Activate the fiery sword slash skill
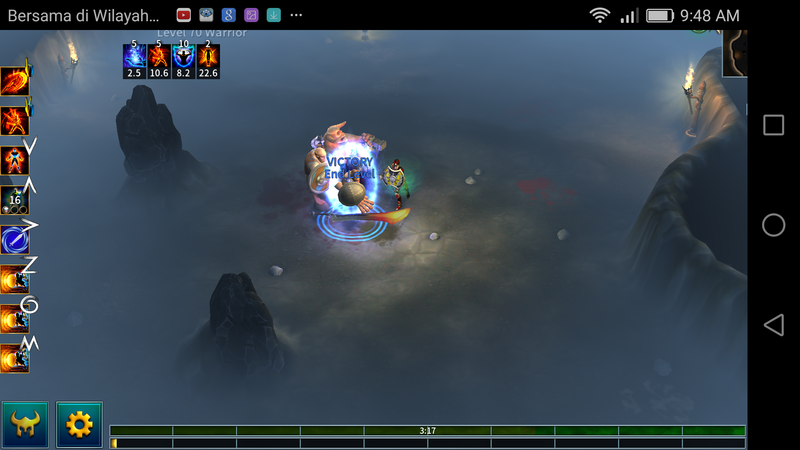 tap(14, 82)
